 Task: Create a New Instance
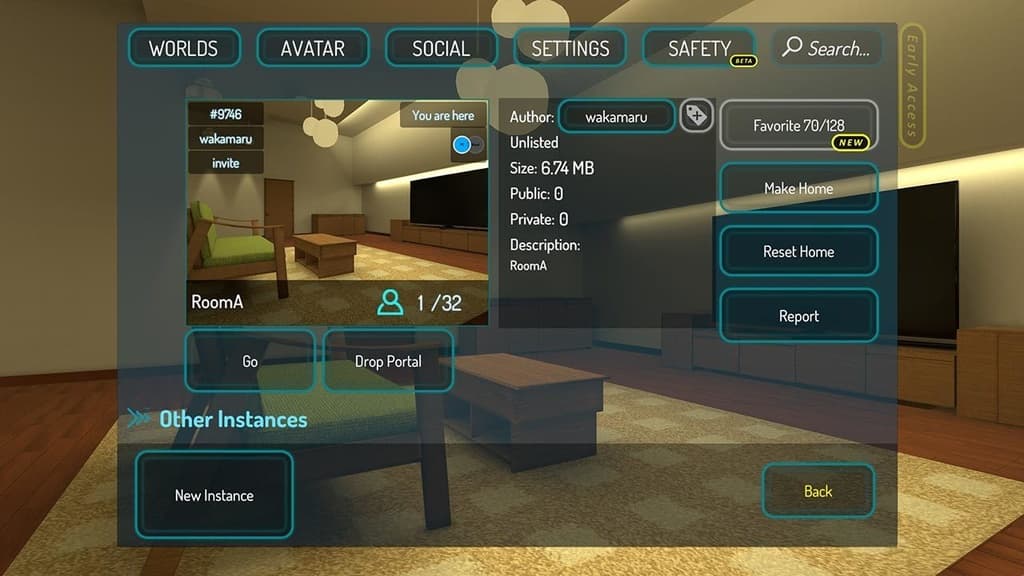[214, 495]
